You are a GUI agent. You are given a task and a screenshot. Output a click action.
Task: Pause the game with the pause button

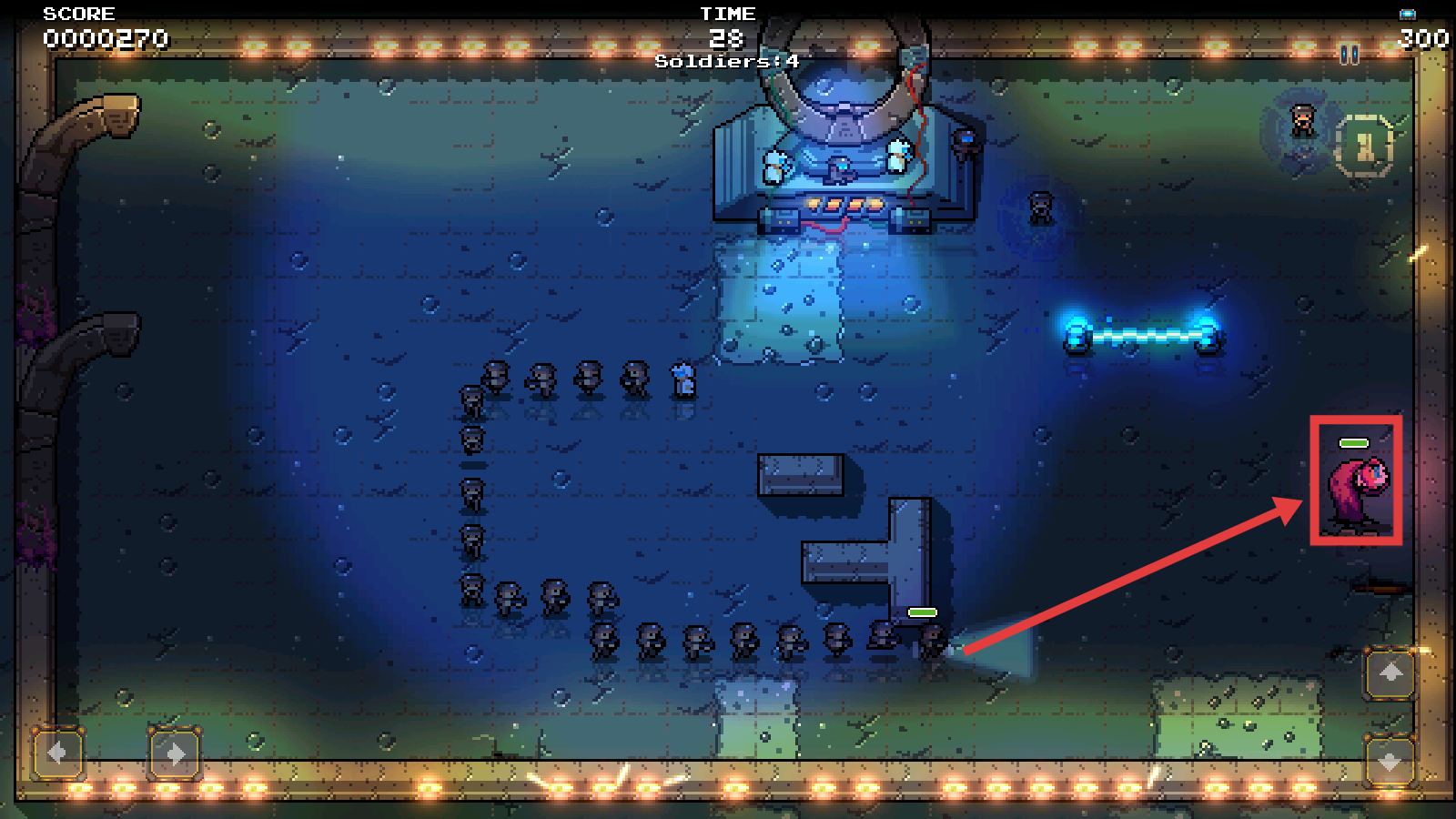pos(1350,55)
